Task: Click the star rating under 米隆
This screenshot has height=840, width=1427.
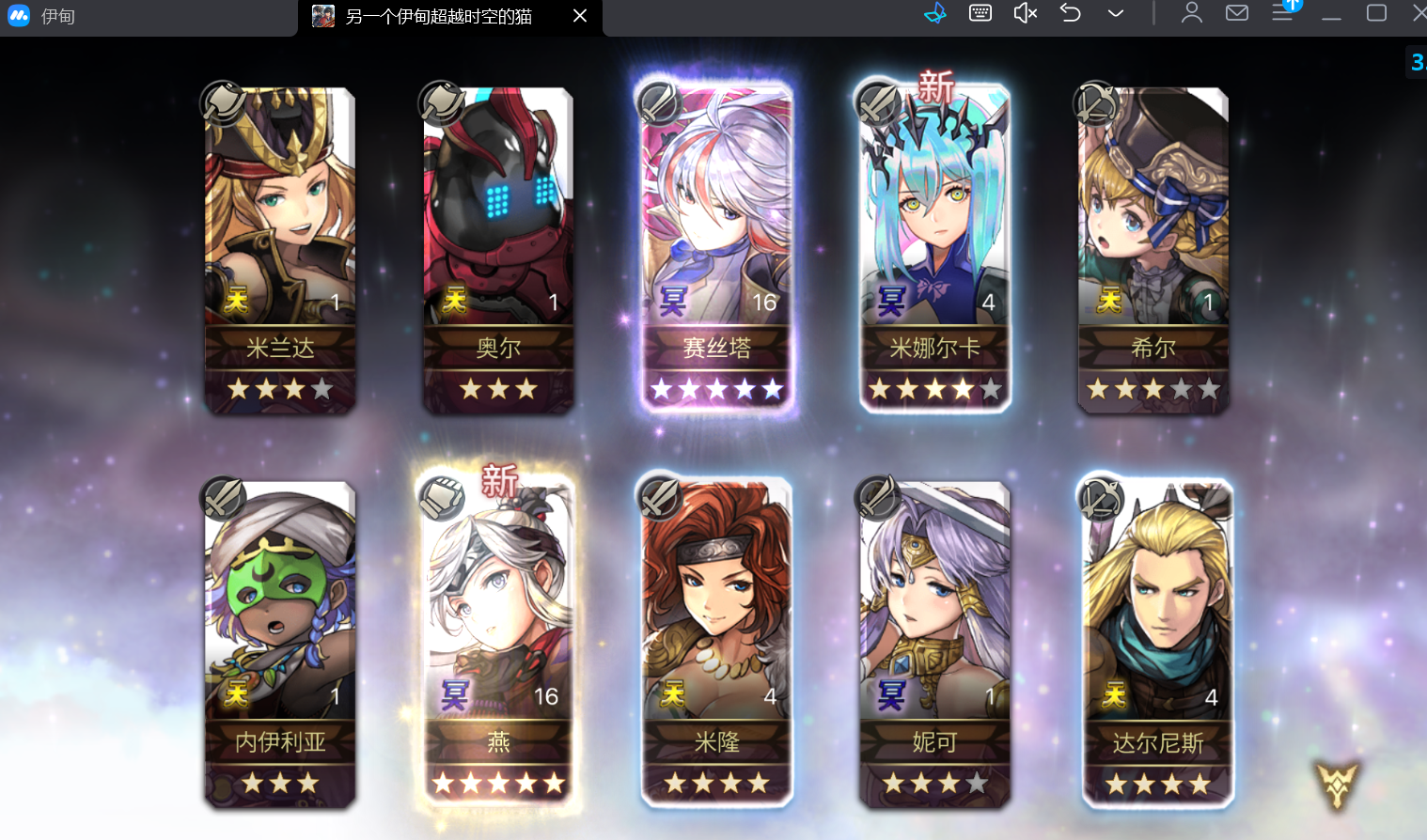Action: click(x=716, y=781)
